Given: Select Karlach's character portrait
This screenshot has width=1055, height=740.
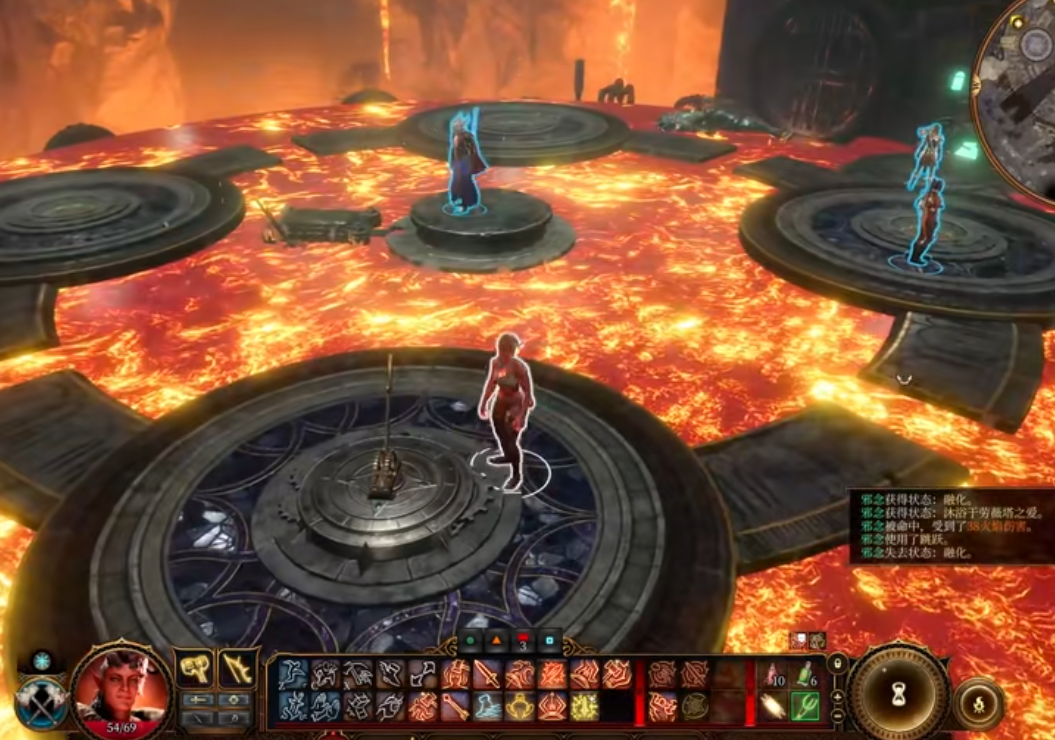Looking at the screenshot, I should [122, 692].
